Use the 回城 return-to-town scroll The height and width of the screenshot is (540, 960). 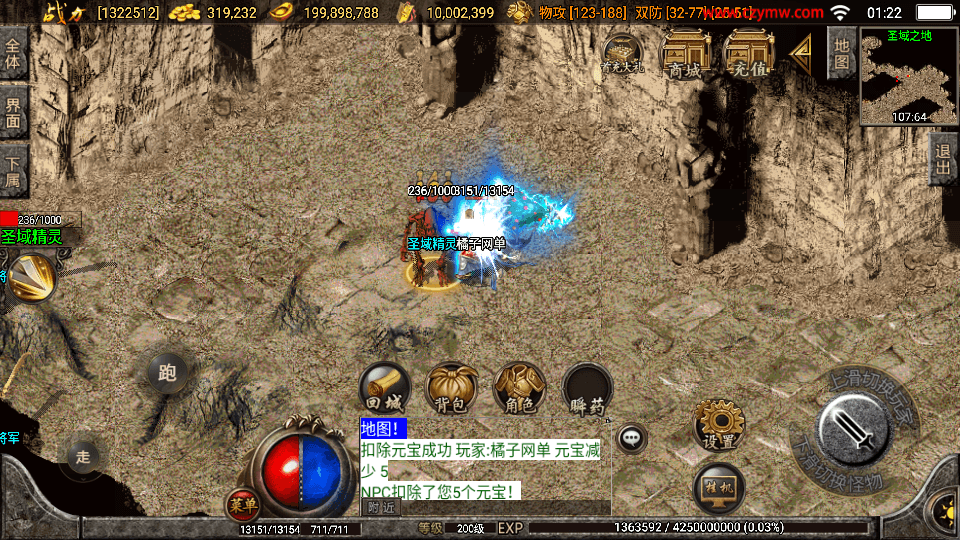(385, 388)
